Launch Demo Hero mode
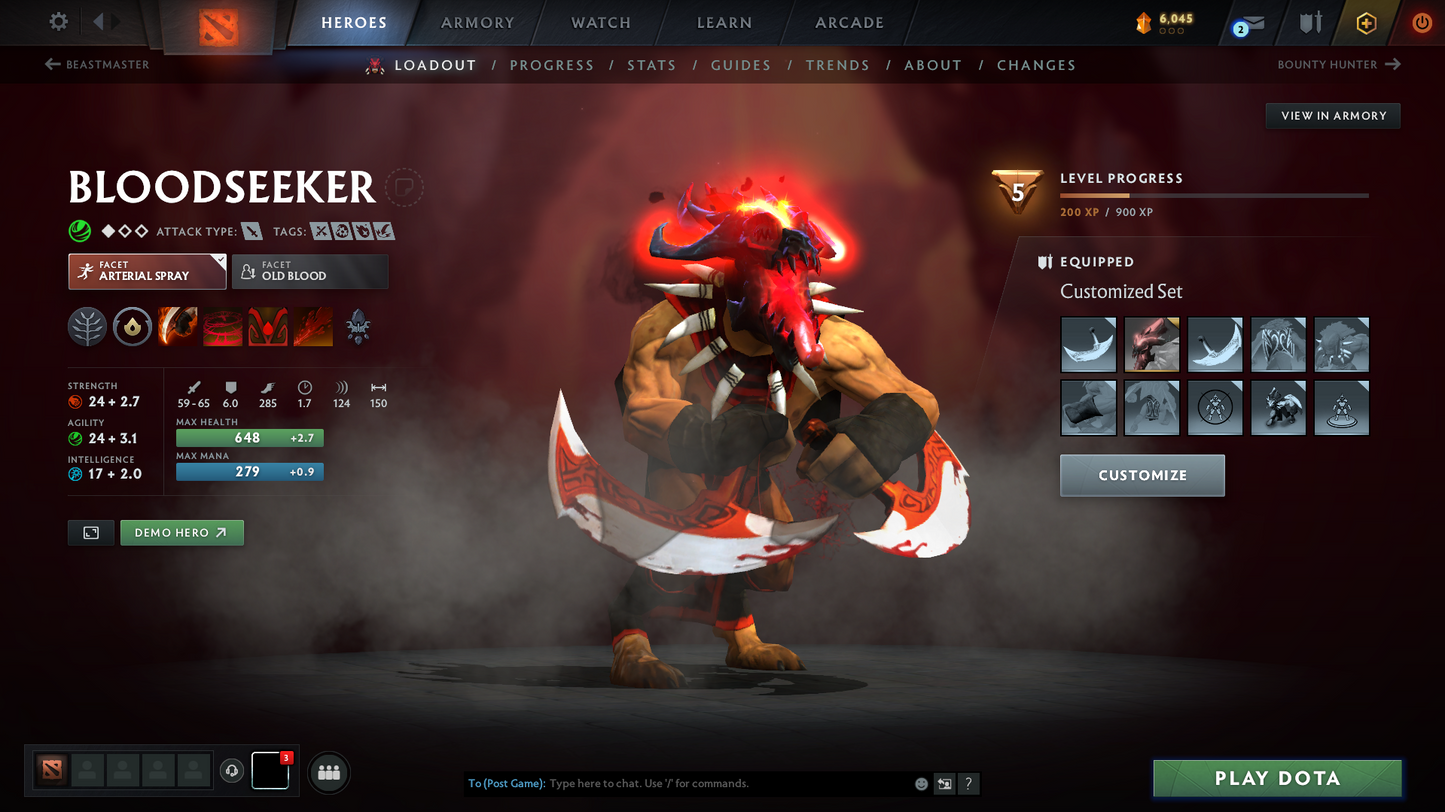 pyautogui.click(x=181, y=533)
